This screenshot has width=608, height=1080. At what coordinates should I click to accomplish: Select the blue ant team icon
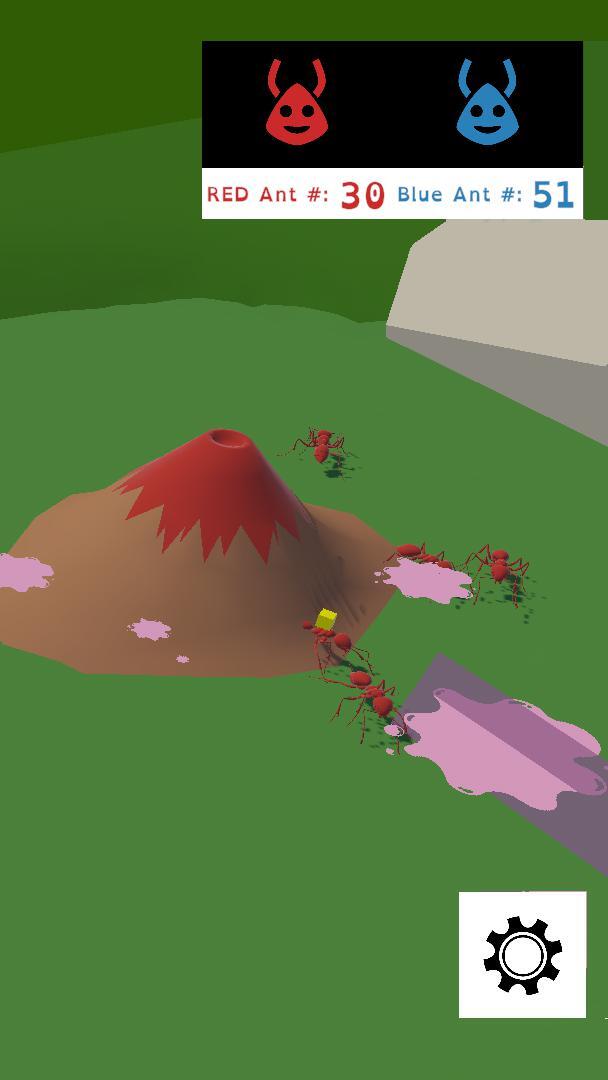pyautogui.click(x=487, y=103)
